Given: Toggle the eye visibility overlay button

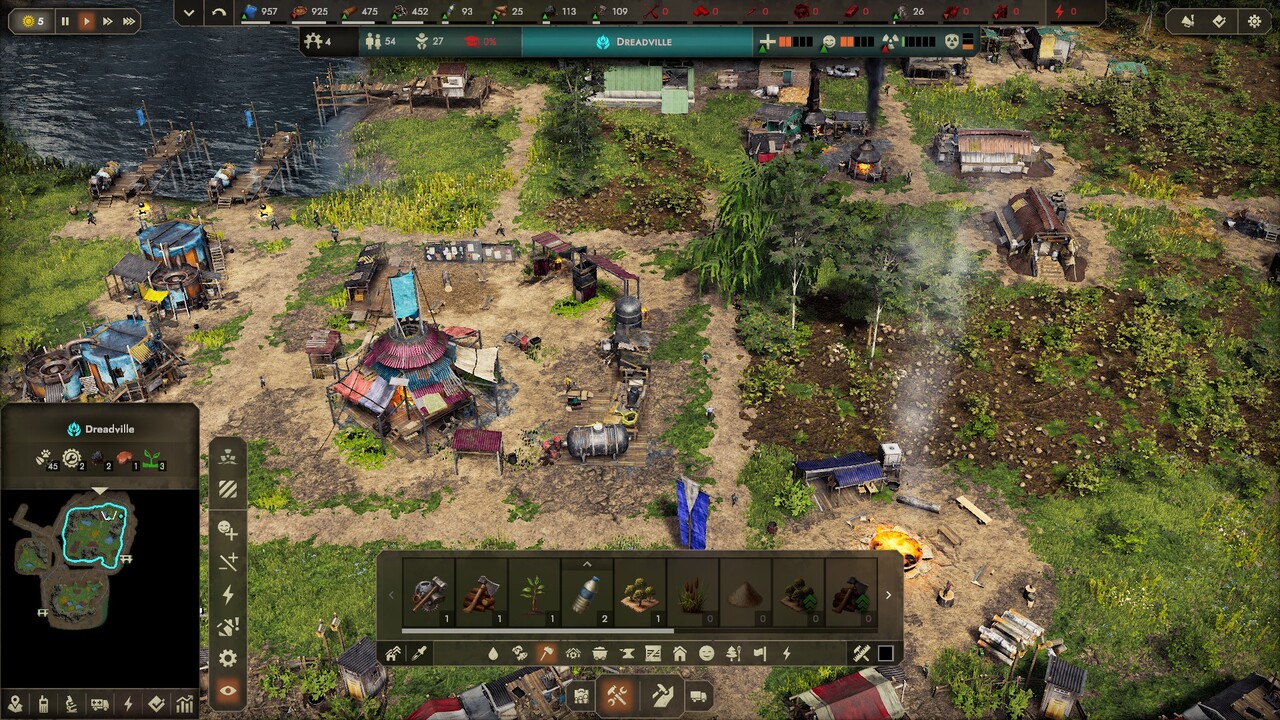Looking at the screenshot, I should [228, 691].
